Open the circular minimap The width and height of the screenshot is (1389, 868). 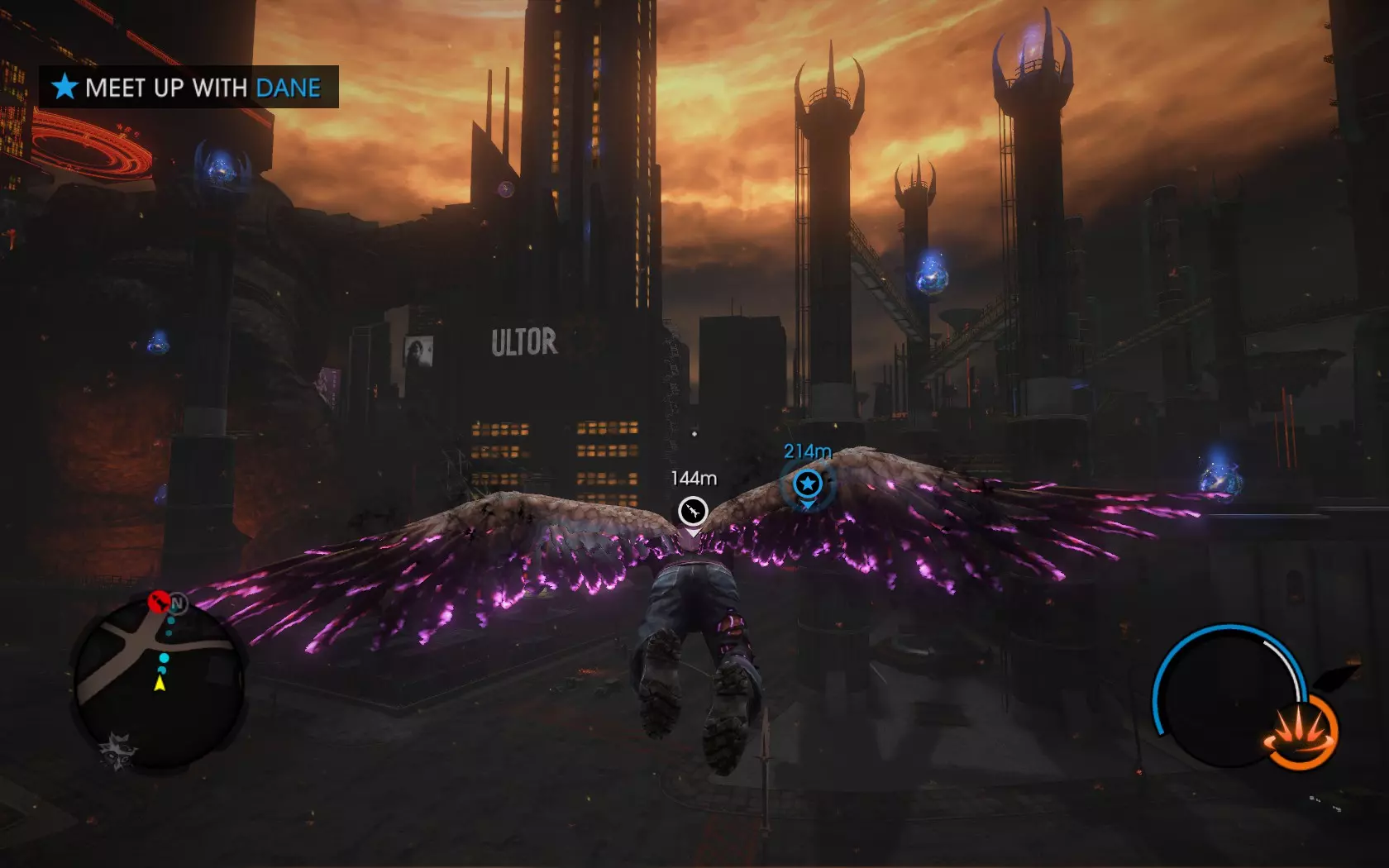click(x=160, y=684)
